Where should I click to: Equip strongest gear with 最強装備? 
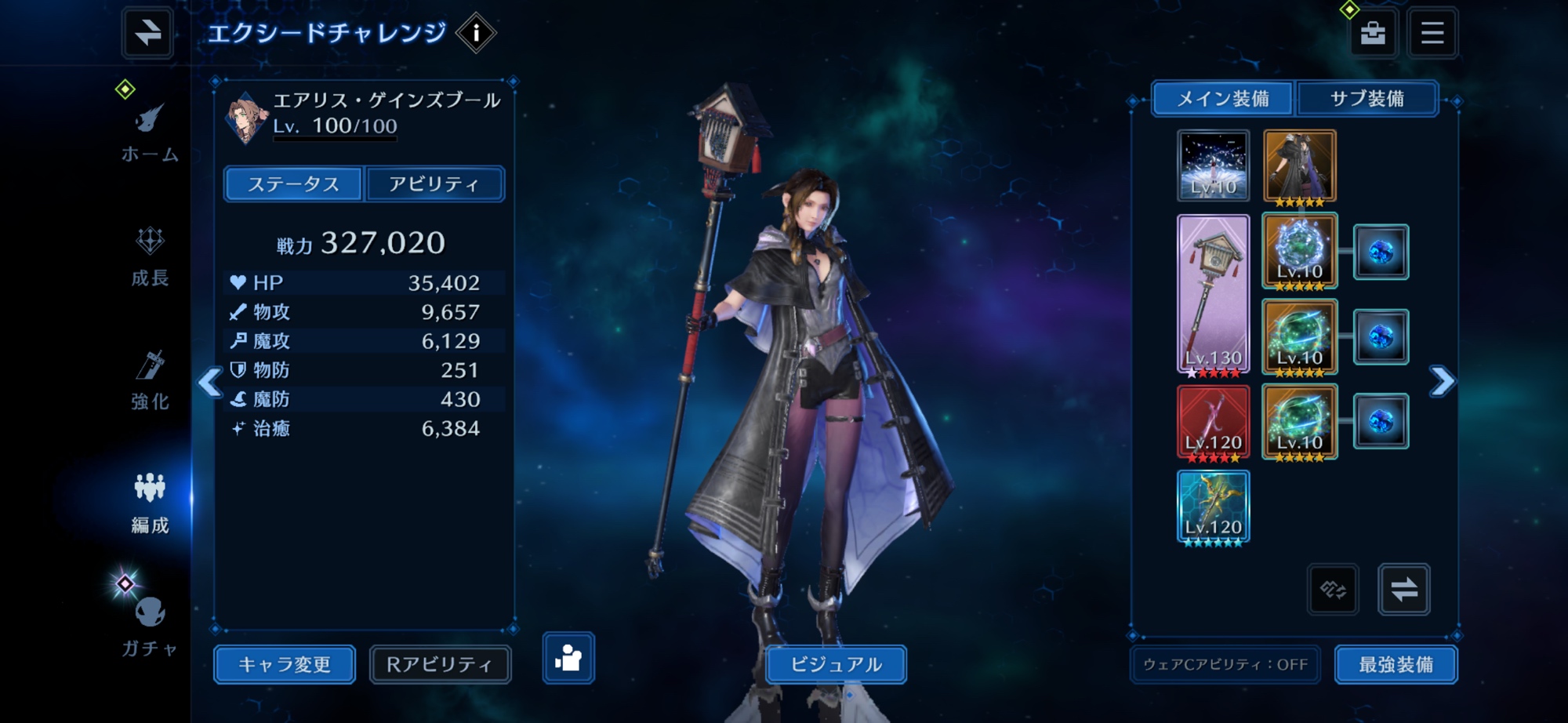(x=1396, y=664)
